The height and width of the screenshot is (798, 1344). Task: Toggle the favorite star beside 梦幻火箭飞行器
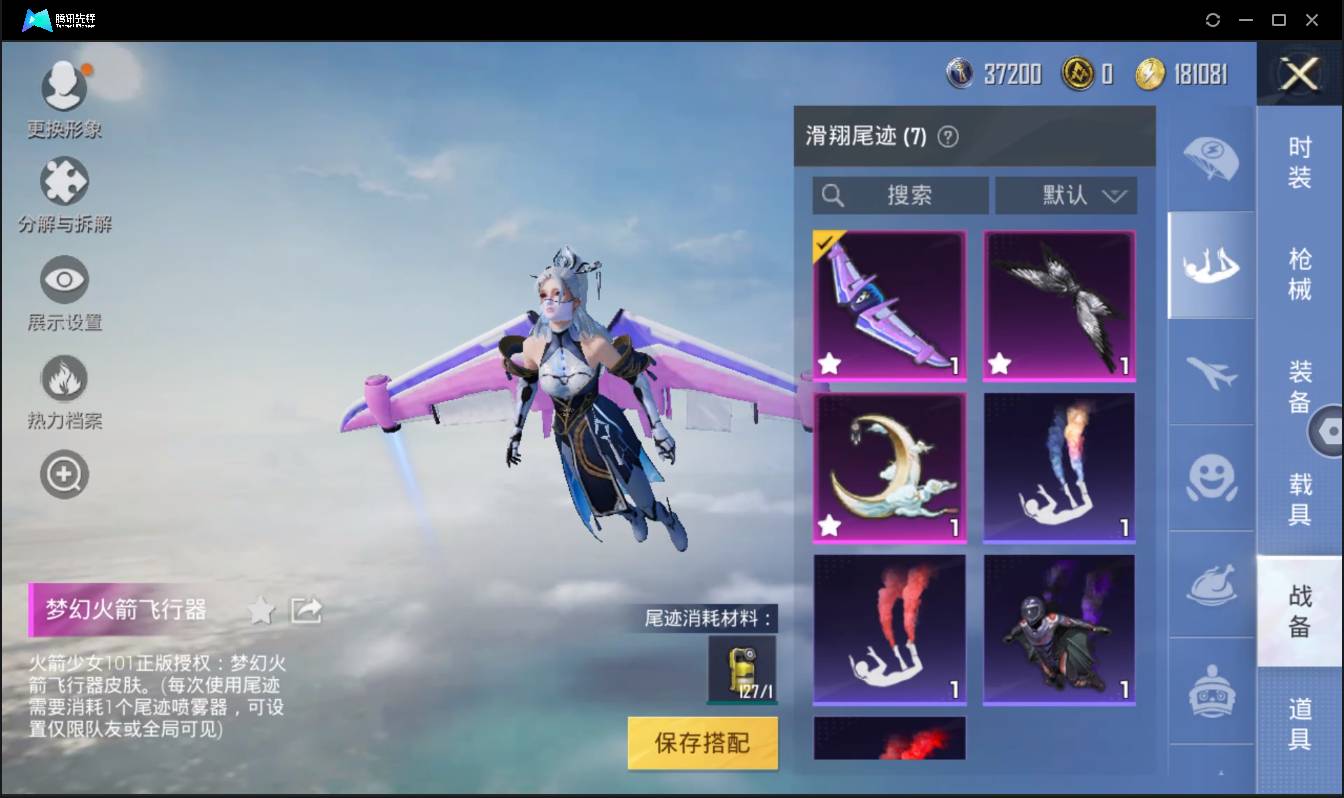259,610
